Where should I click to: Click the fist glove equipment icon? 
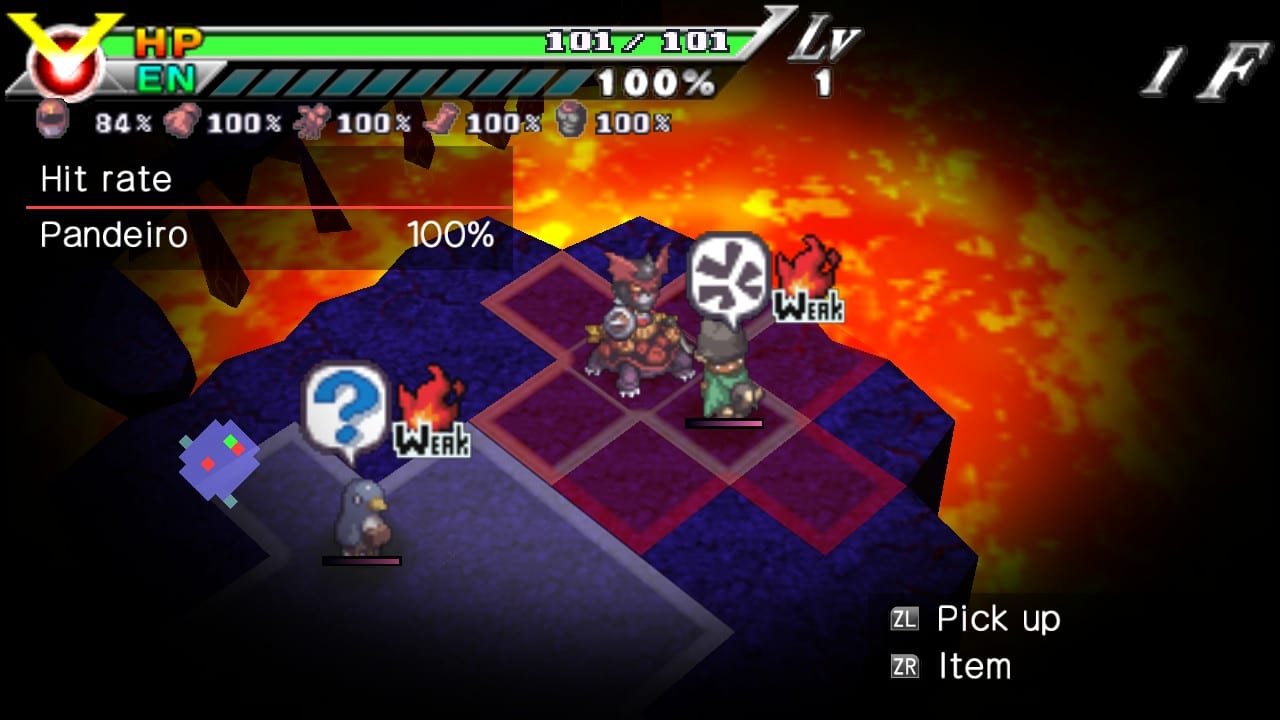point(183,121)
